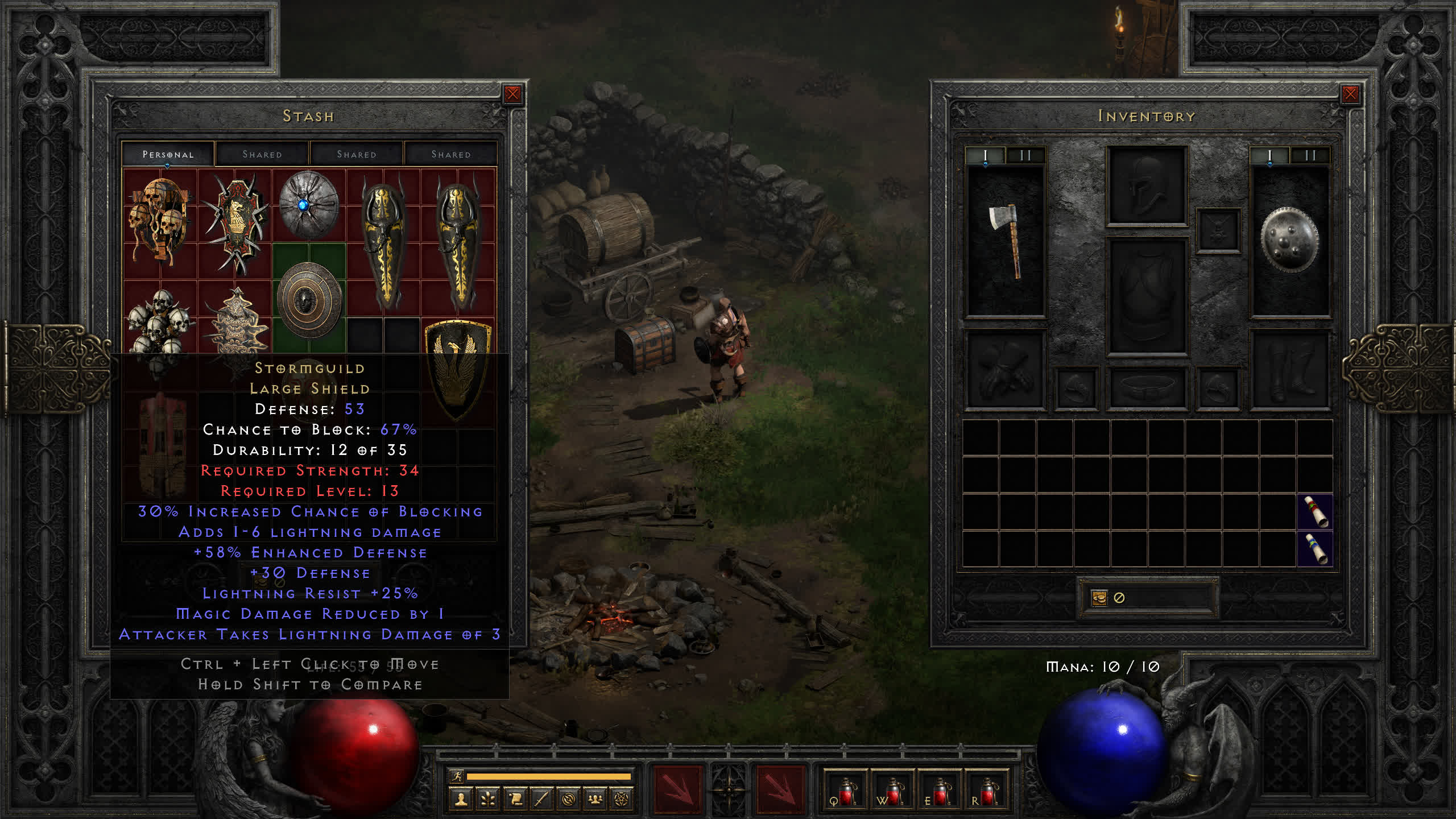Screen dimensions: 1456x819
Task: Select the equipped hand axe
Action: pyautogui.click(x=1006, y=241)
